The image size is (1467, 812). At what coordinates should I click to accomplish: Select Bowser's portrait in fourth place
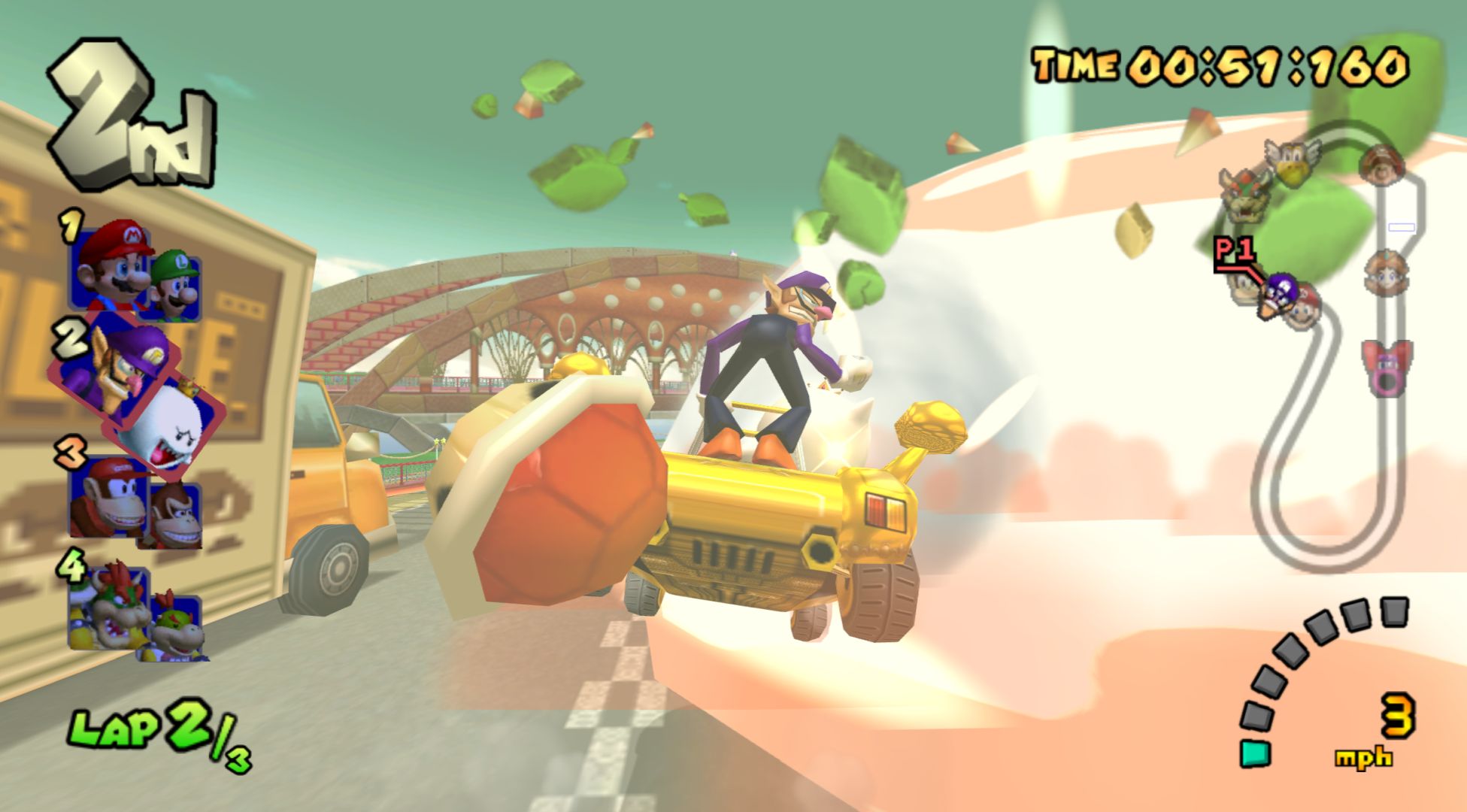[110, 605]
